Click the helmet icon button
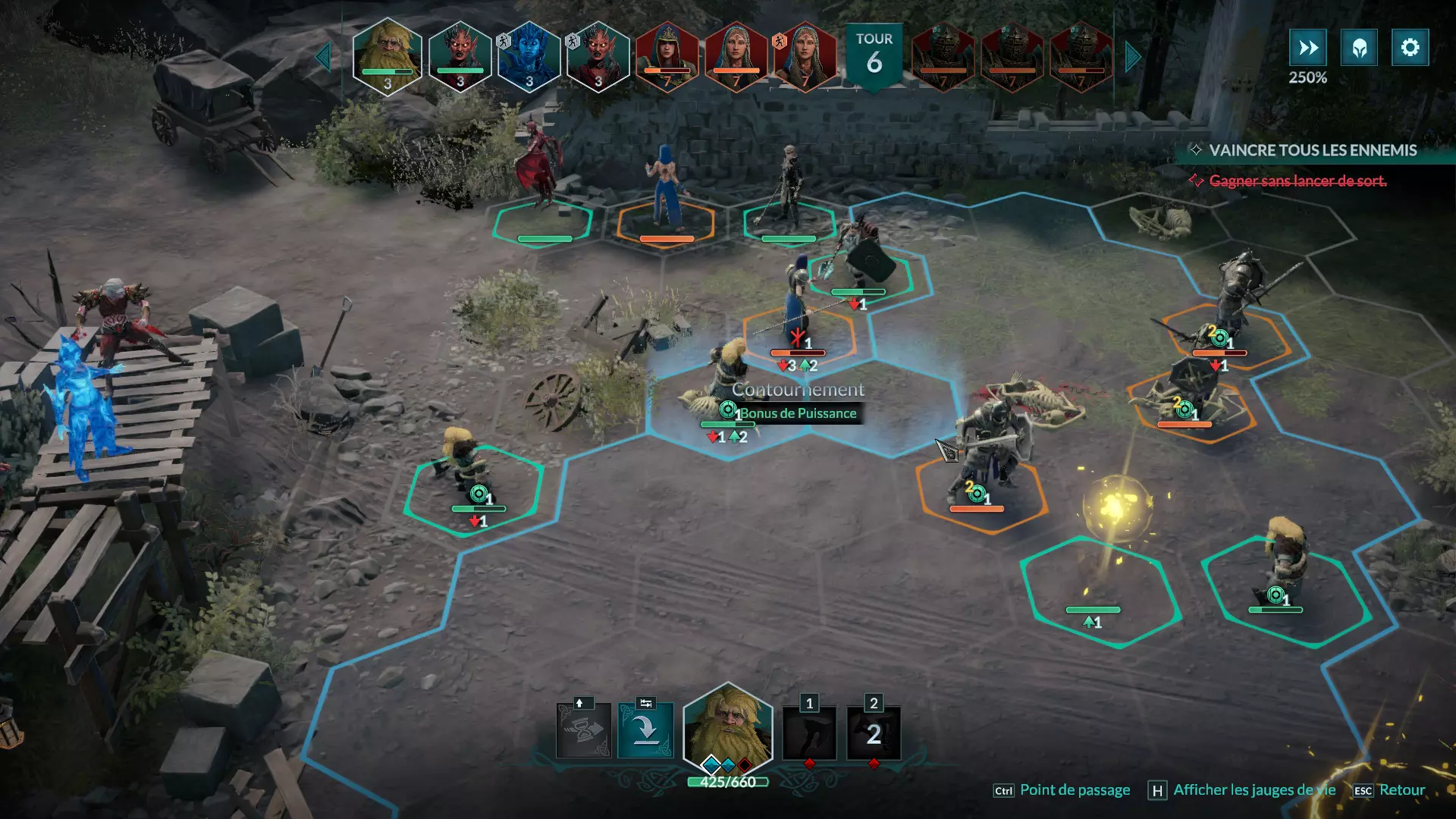Viewport: 1456px width, 819px height. (x=1359, y=48)
